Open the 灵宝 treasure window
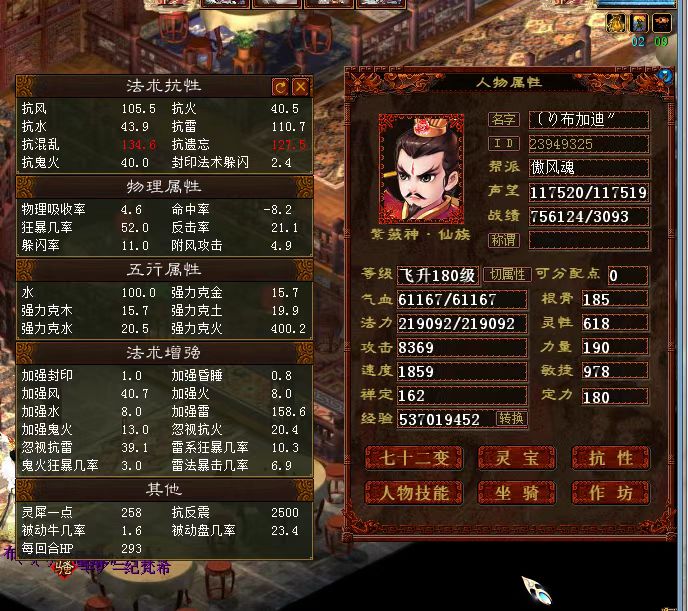 click(x=512, y=458)
